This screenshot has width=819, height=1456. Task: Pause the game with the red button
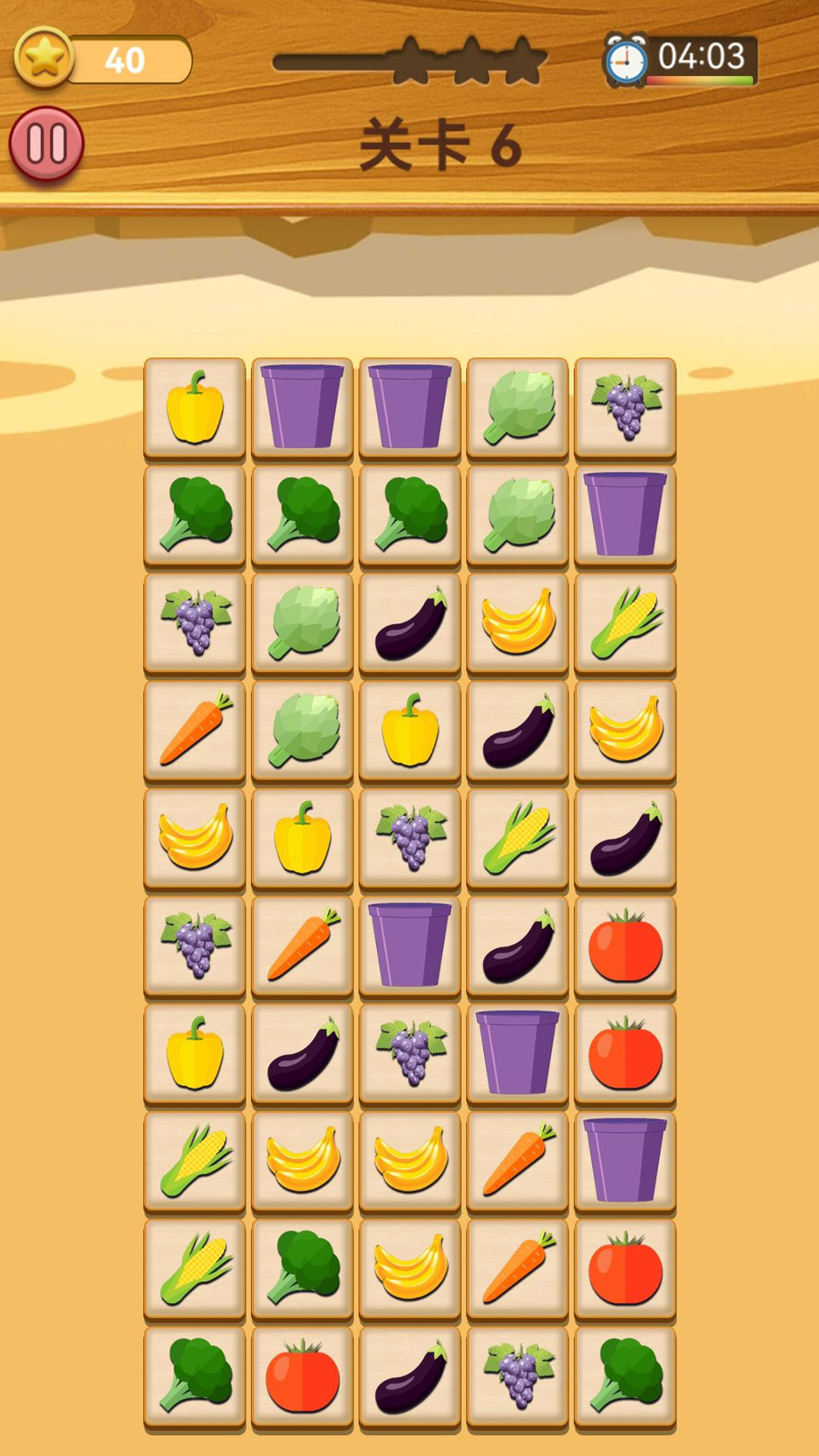tap(46, 144)
